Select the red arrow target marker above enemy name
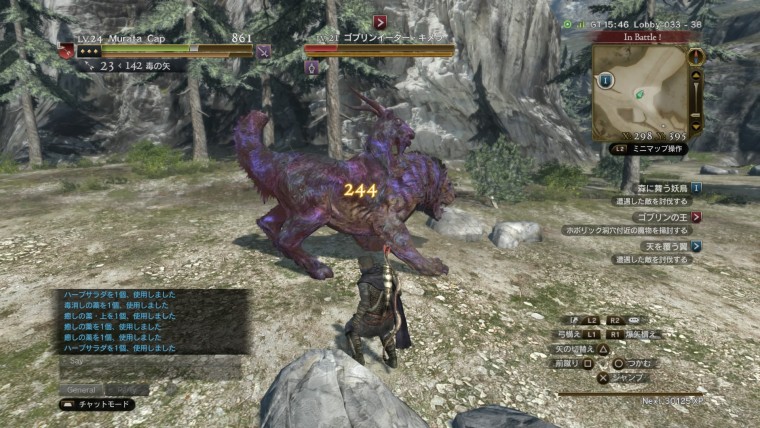Image resolution: width=760 pixels, height=428 pixels. click(380, 21)
